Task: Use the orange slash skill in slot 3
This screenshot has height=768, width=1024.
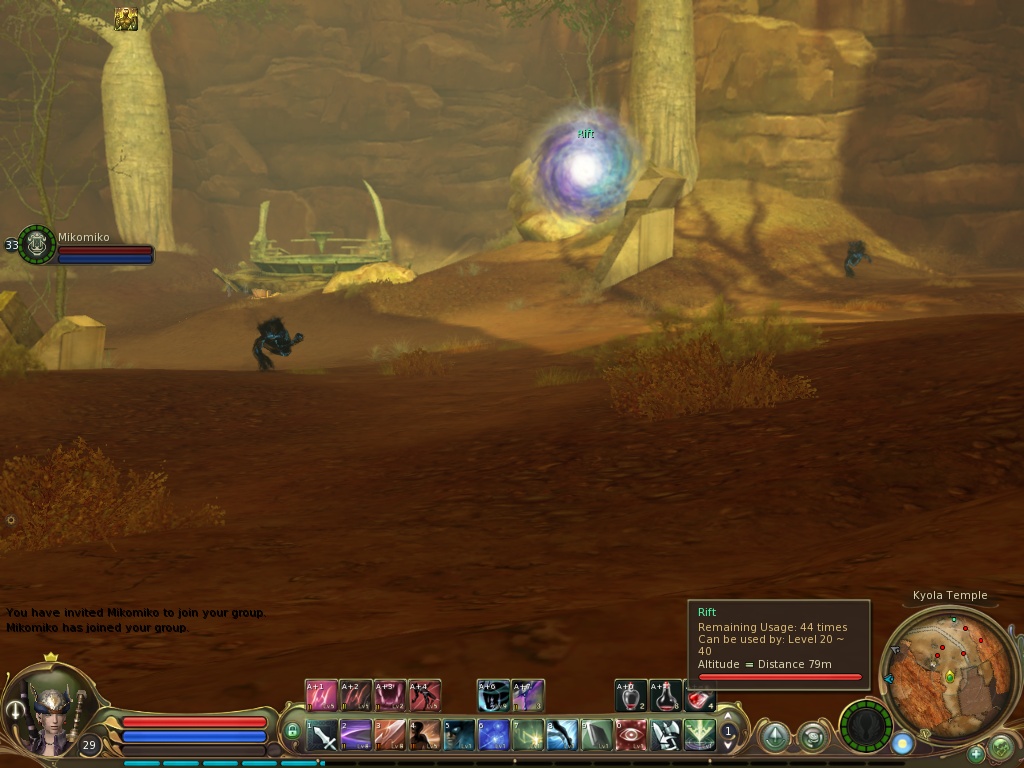Action: tap(391, 736)
